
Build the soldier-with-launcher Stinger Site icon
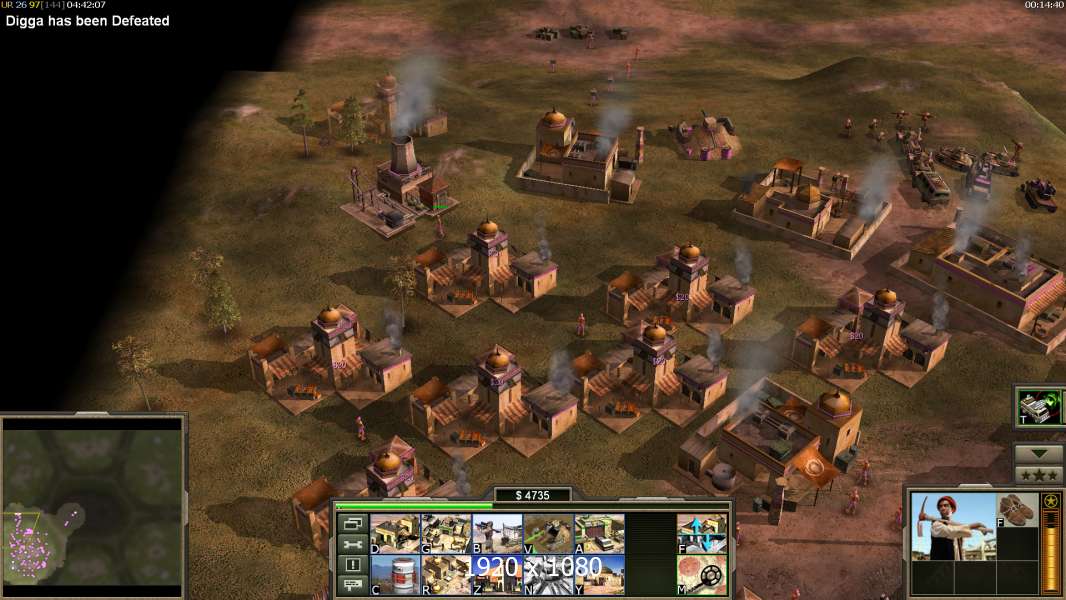[497, 533]
